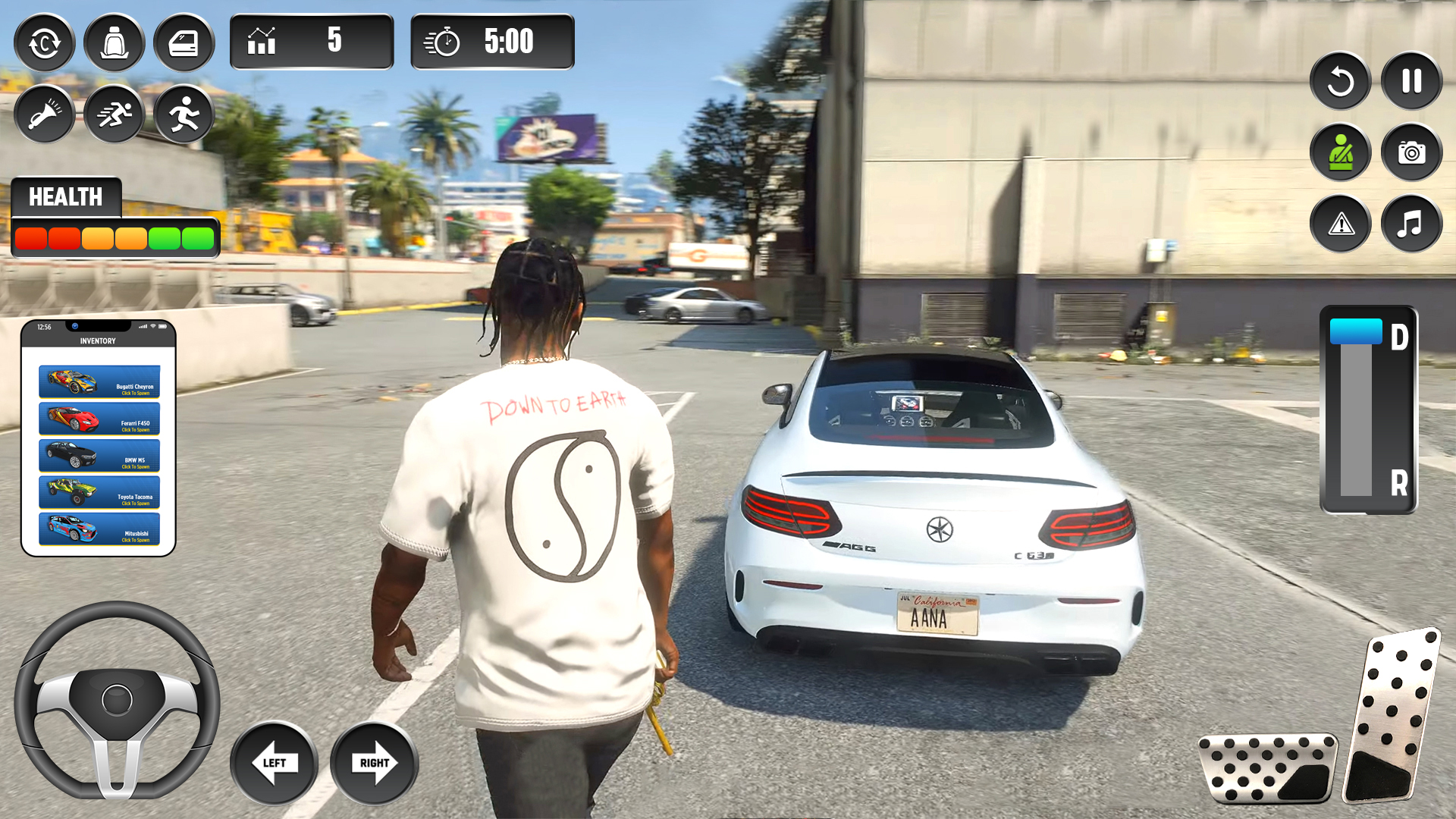Activate the sprint icon
1456x819 pixels.
coord(114,114)
